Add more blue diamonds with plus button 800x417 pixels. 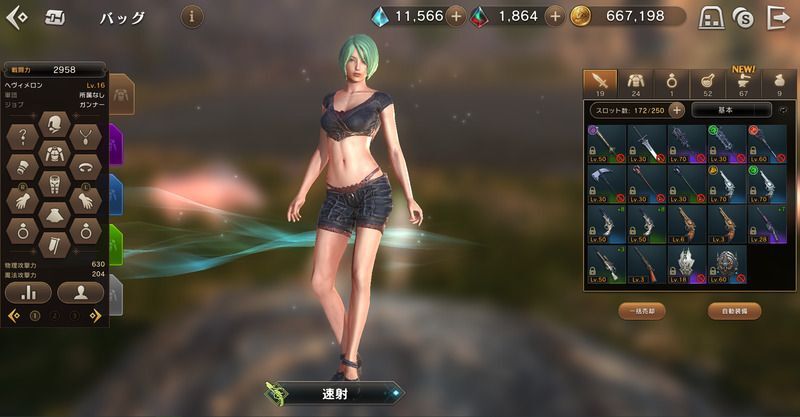[x=455, y=16]
